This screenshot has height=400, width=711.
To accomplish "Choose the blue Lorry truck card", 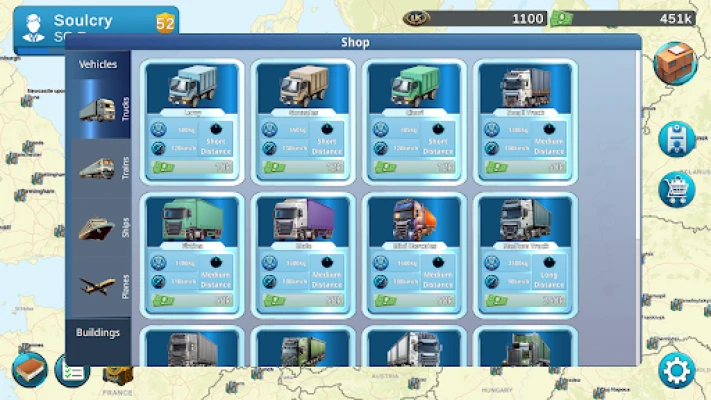I will [193, 120].
